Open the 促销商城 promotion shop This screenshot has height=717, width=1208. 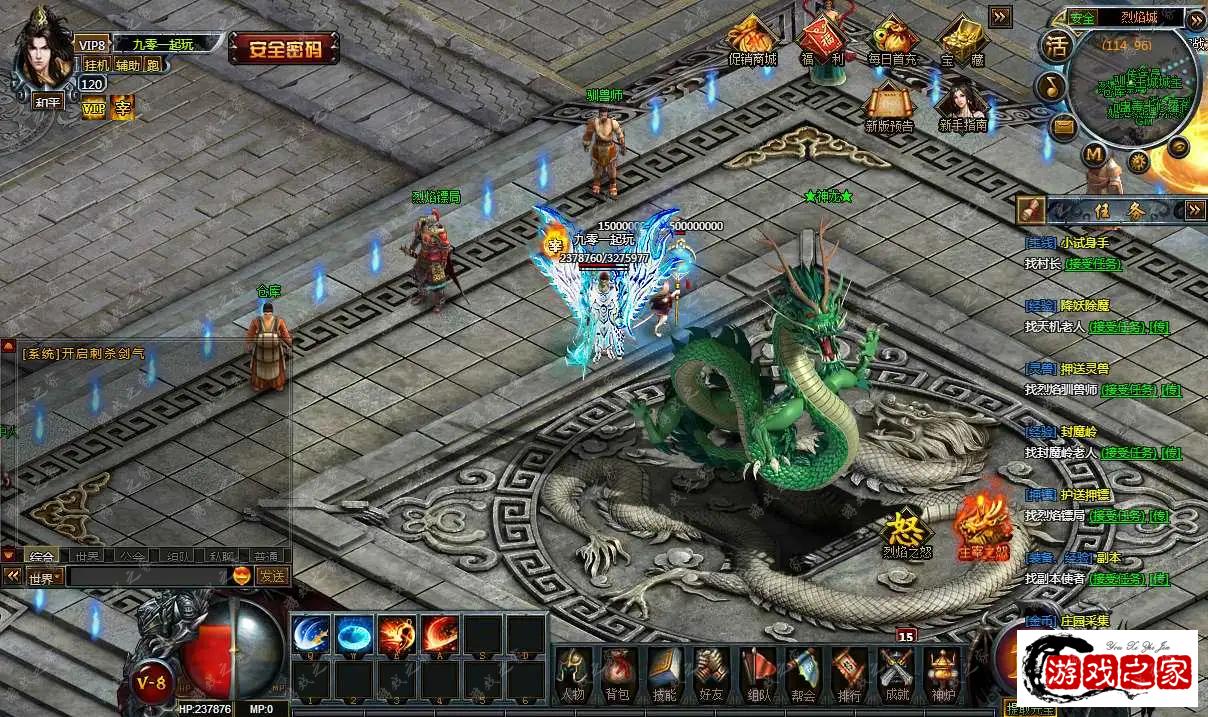click(x=752, y=39)
